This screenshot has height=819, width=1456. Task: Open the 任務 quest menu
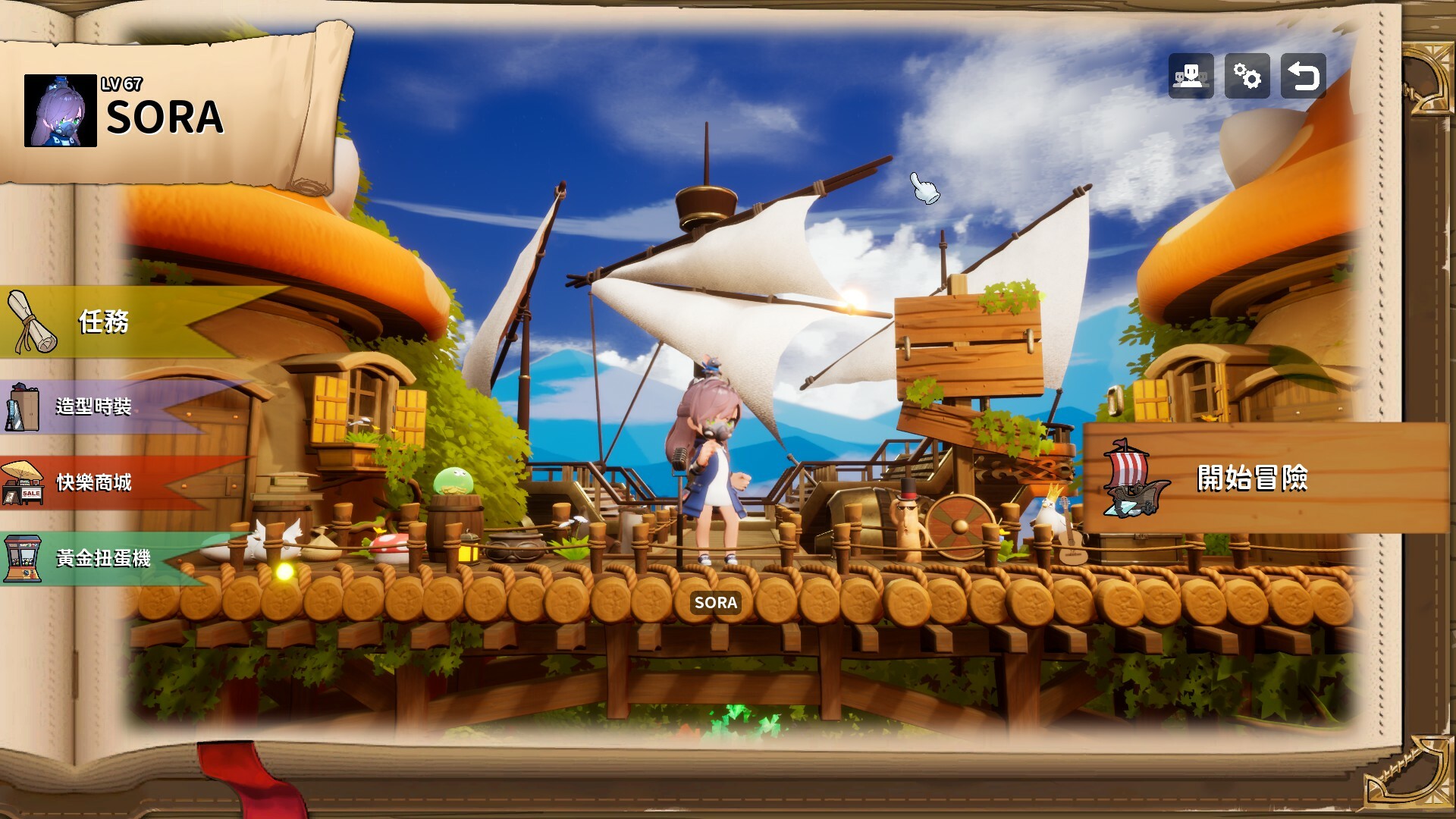[104, 322]
